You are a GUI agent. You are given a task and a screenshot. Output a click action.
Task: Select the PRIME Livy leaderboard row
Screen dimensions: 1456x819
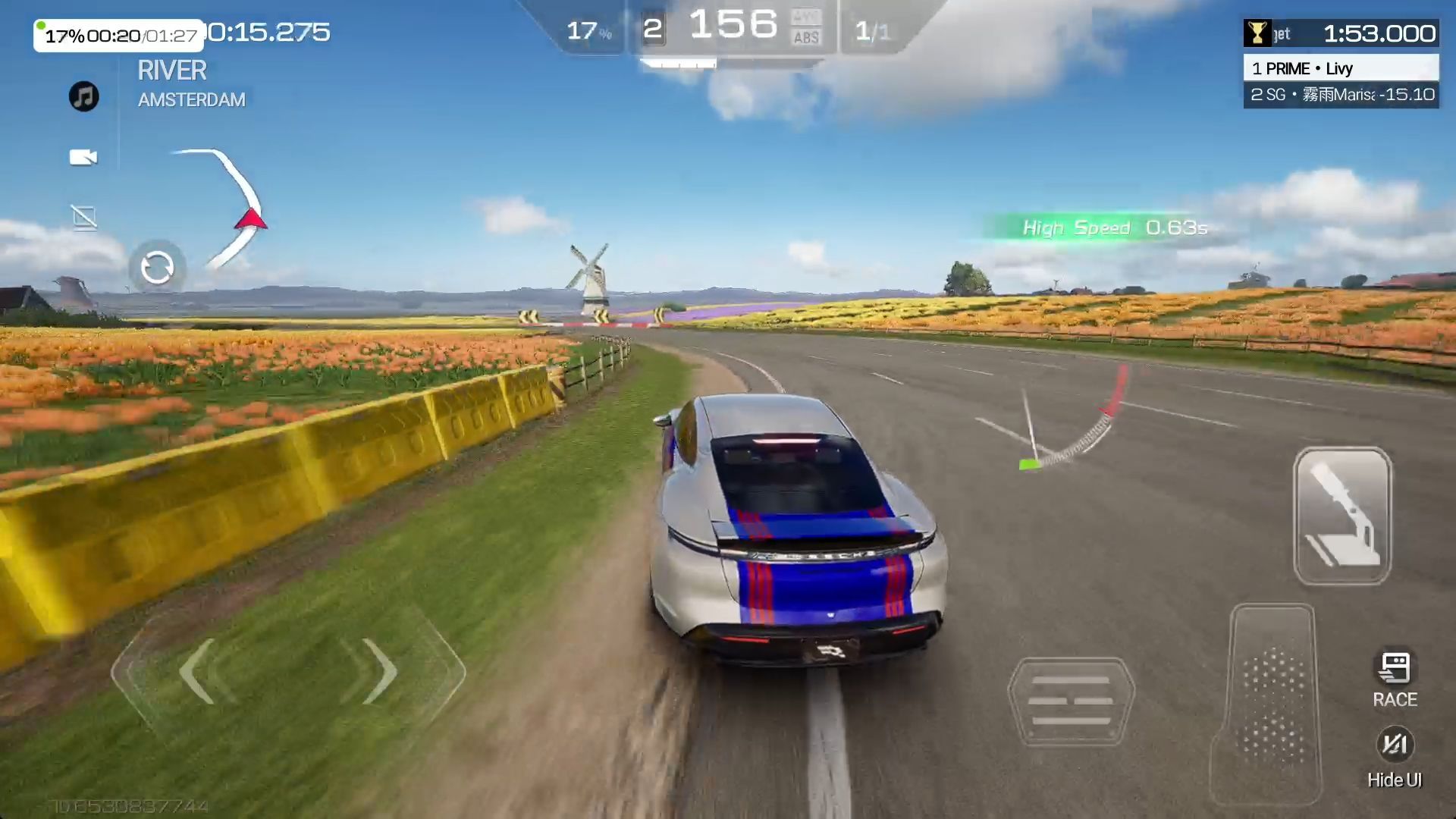1341,68
